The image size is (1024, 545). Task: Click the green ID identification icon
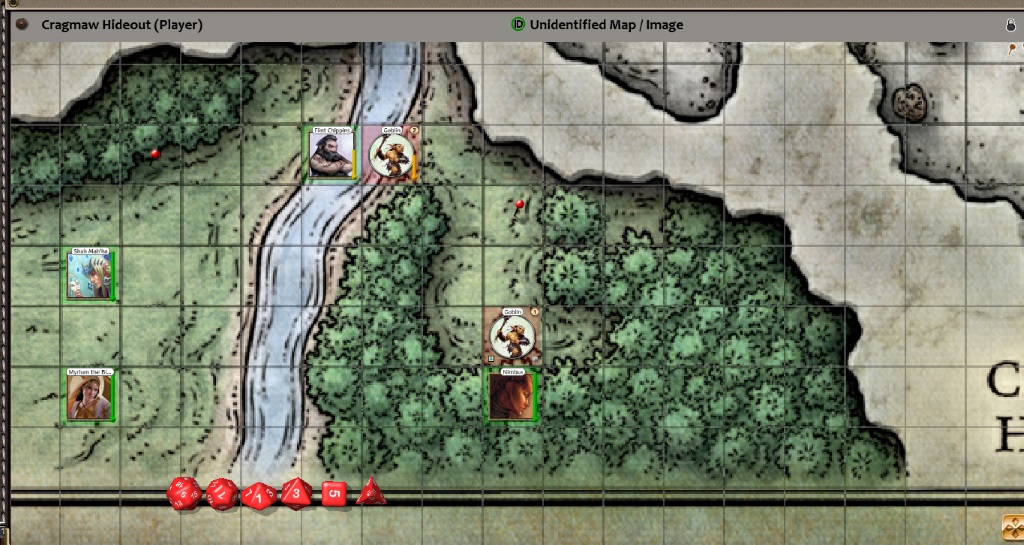coord(518,24)
